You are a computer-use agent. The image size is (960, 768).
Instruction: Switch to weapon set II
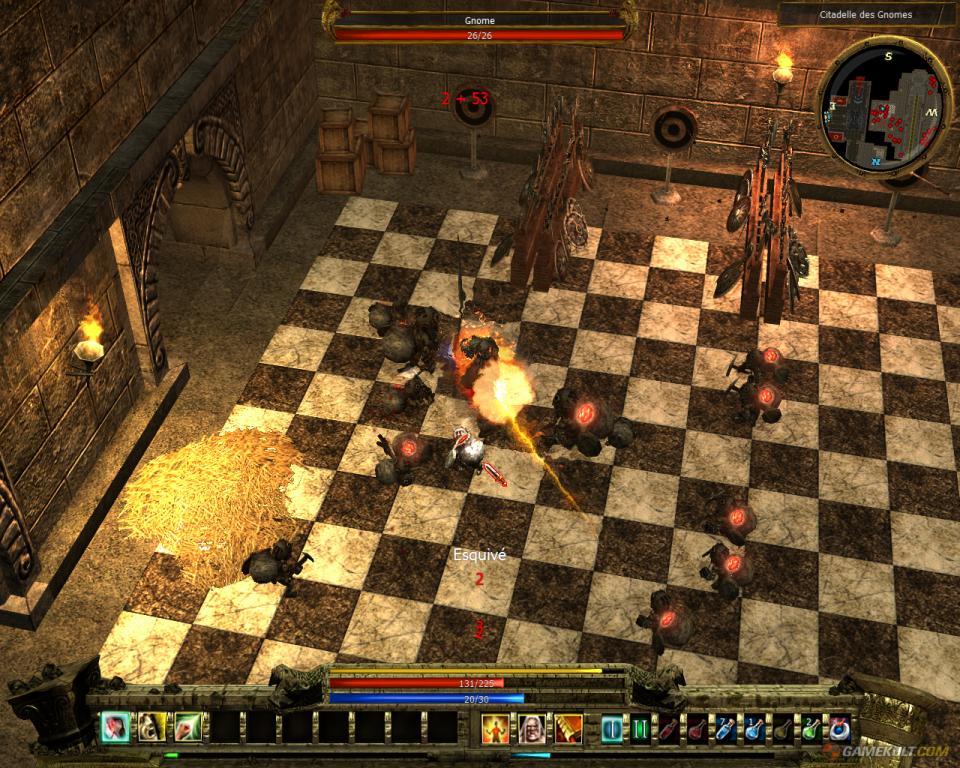(639, 729)
